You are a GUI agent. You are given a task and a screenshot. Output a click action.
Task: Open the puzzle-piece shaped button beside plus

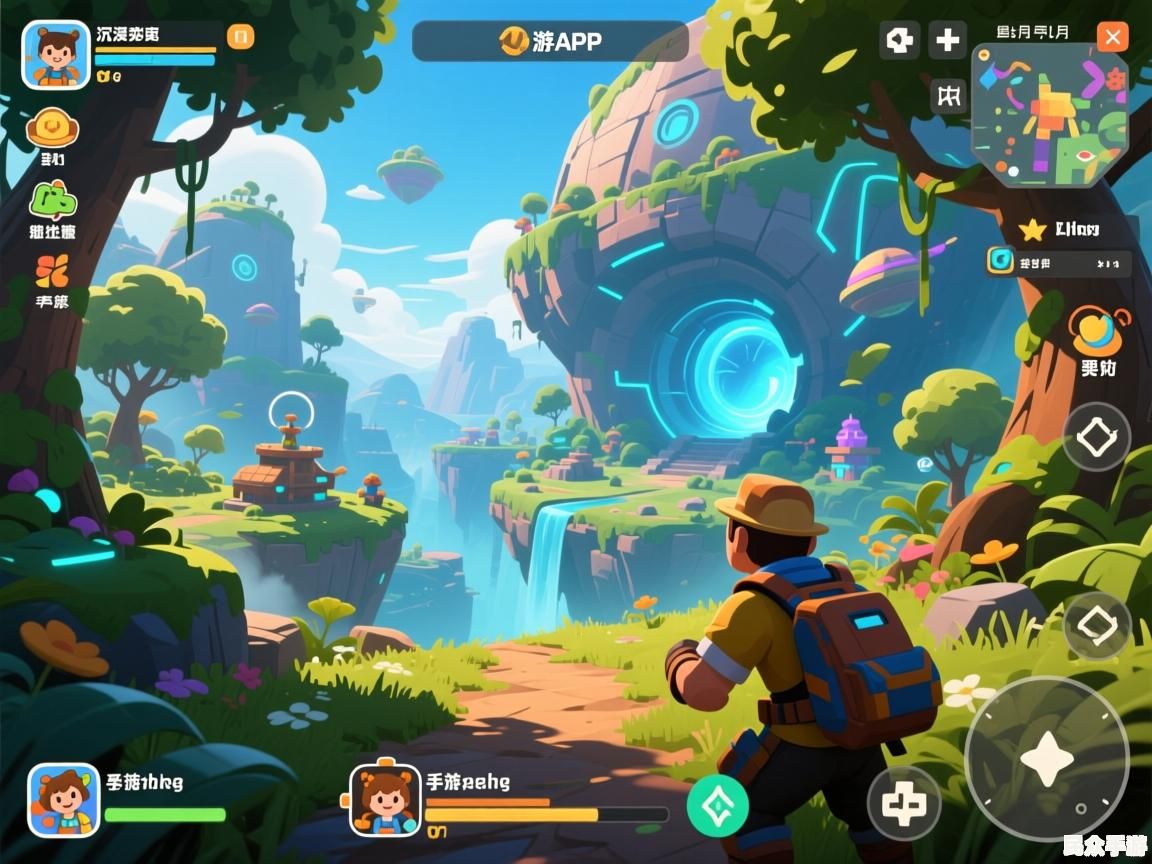click(x=899, y=41)
